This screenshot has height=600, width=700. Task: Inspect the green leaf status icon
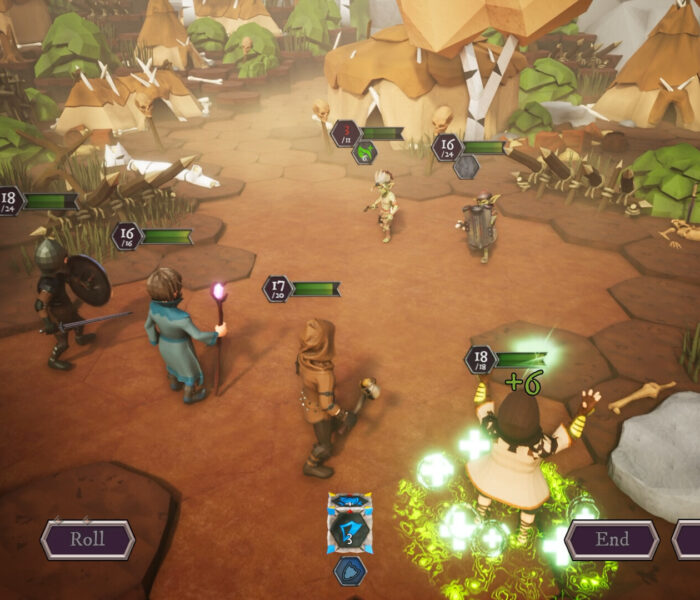click(x=365, y=152)
